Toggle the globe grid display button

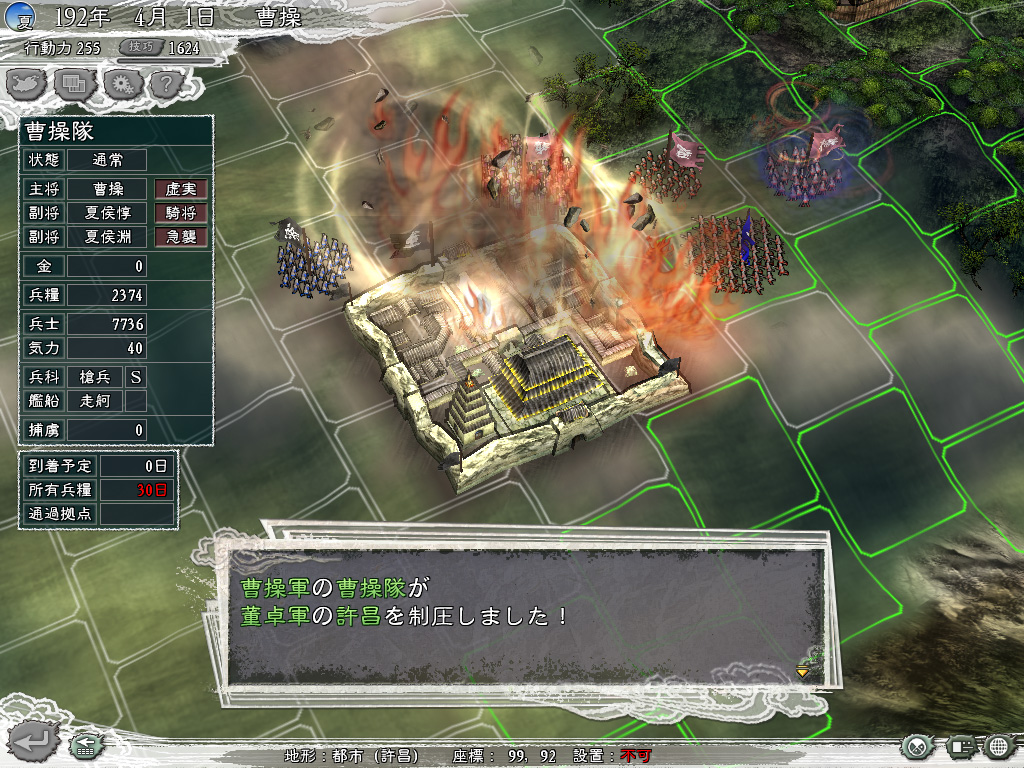point(998,746)
